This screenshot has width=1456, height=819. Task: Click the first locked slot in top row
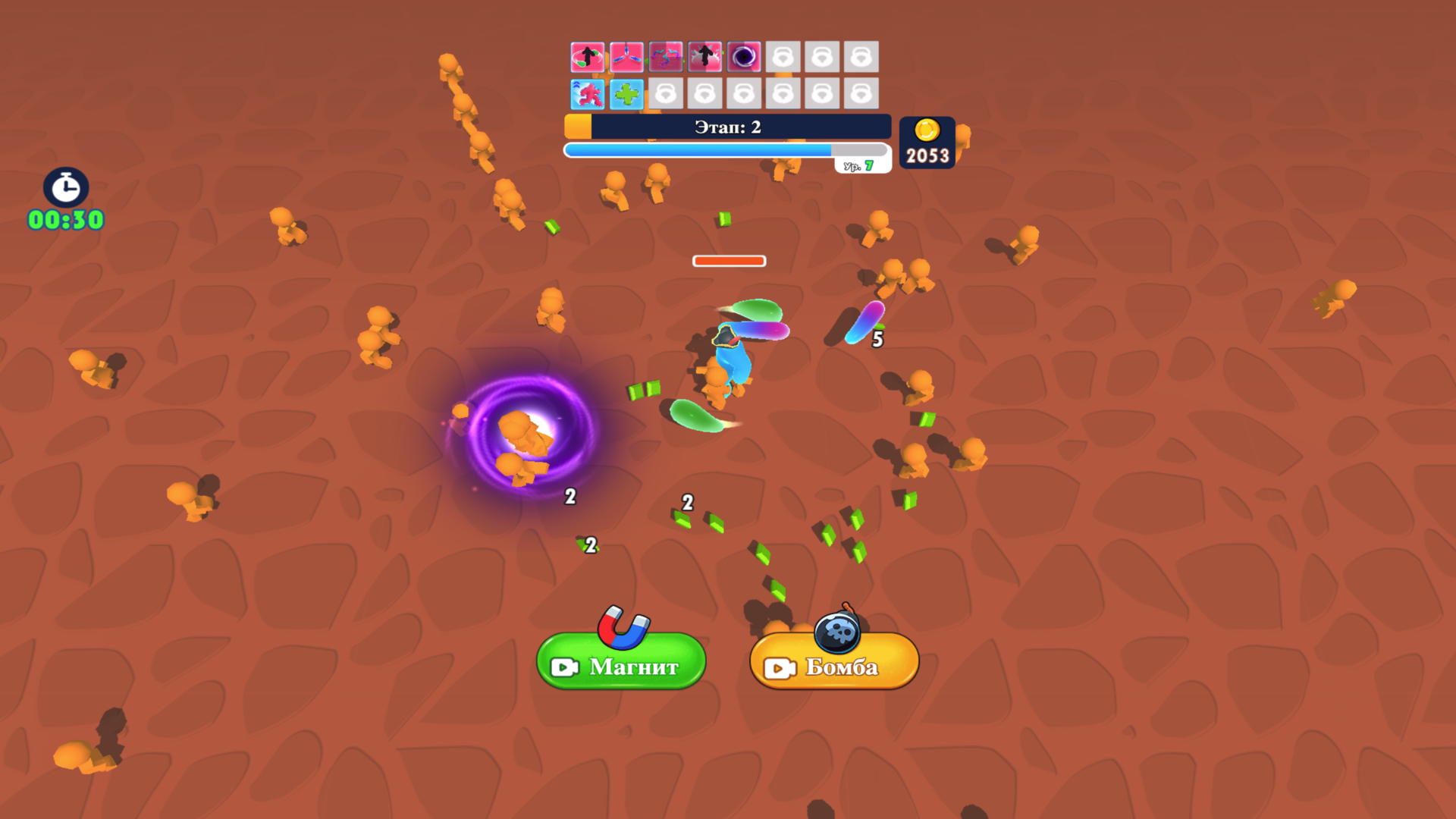click(785, 57)
